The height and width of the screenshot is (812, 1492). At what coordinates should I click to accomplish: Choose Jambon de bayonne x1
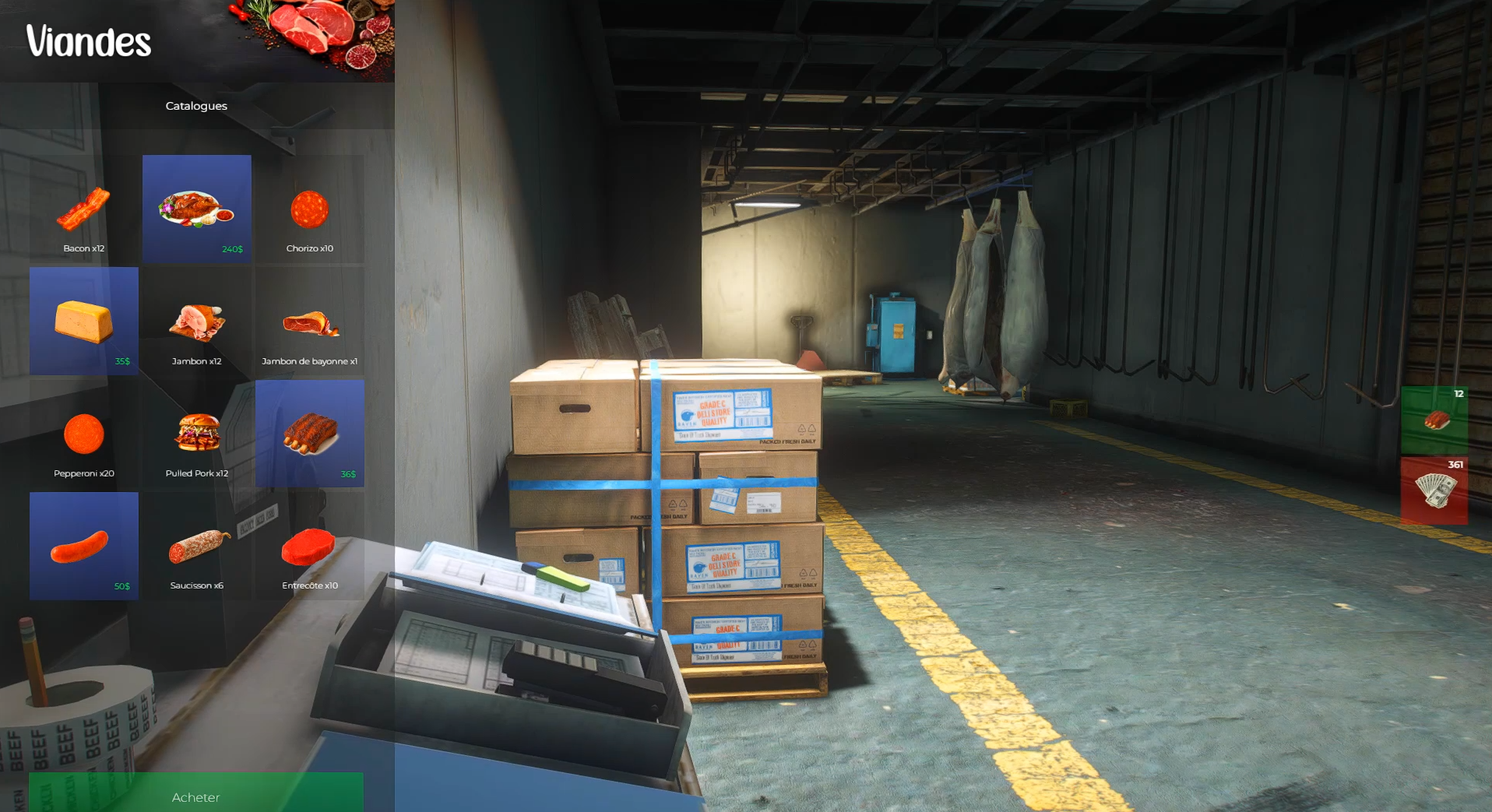(310, 322)
